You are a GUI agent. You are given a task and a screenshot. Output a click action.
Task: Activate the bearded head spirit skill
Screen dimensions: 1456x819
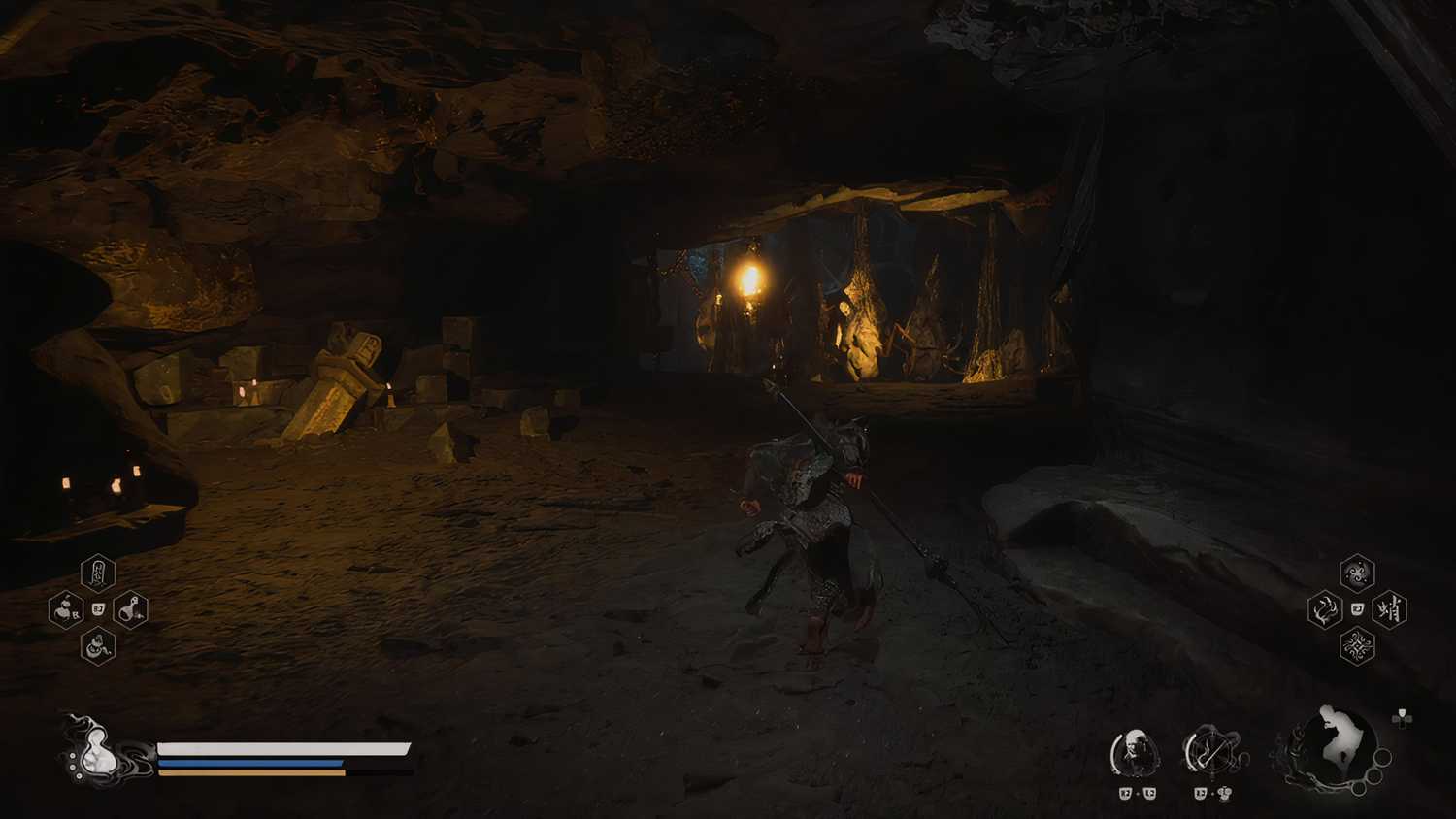tap(1135, 753)
